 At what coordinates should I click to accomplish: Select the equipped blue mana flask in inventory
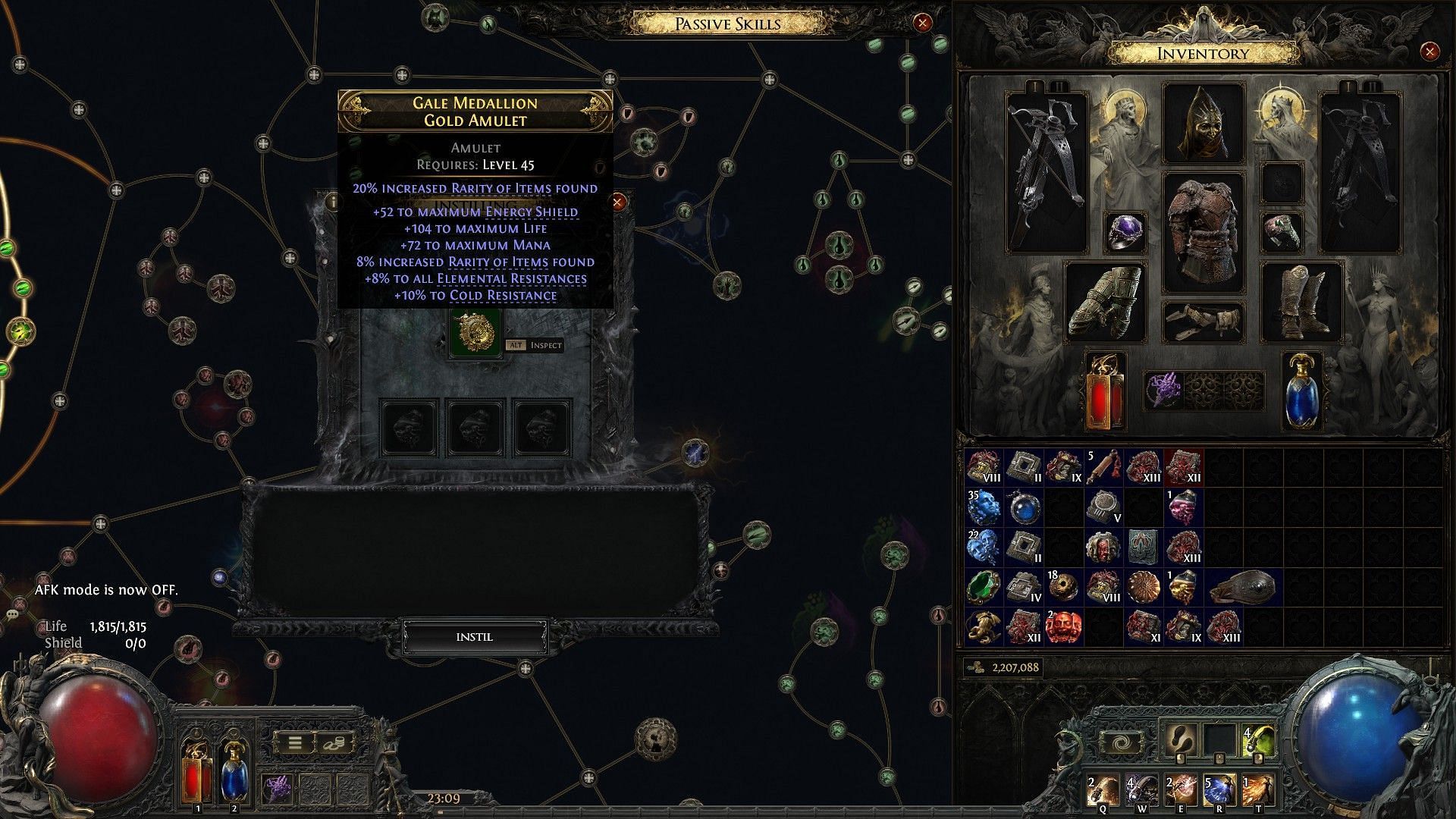pos(1301,391)
